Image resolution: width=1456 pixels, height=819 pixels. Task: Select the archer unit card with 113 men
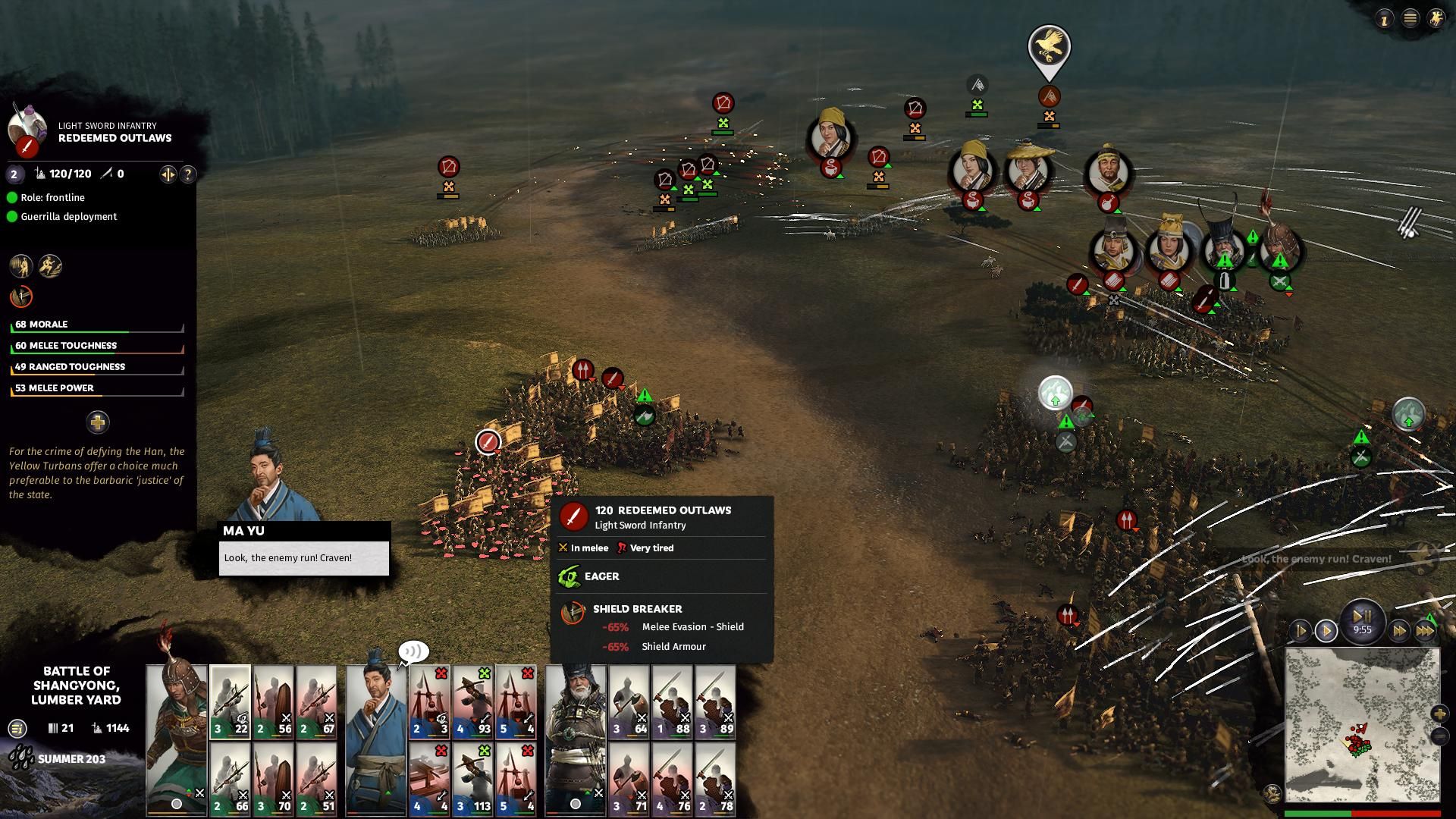point(473,778)
